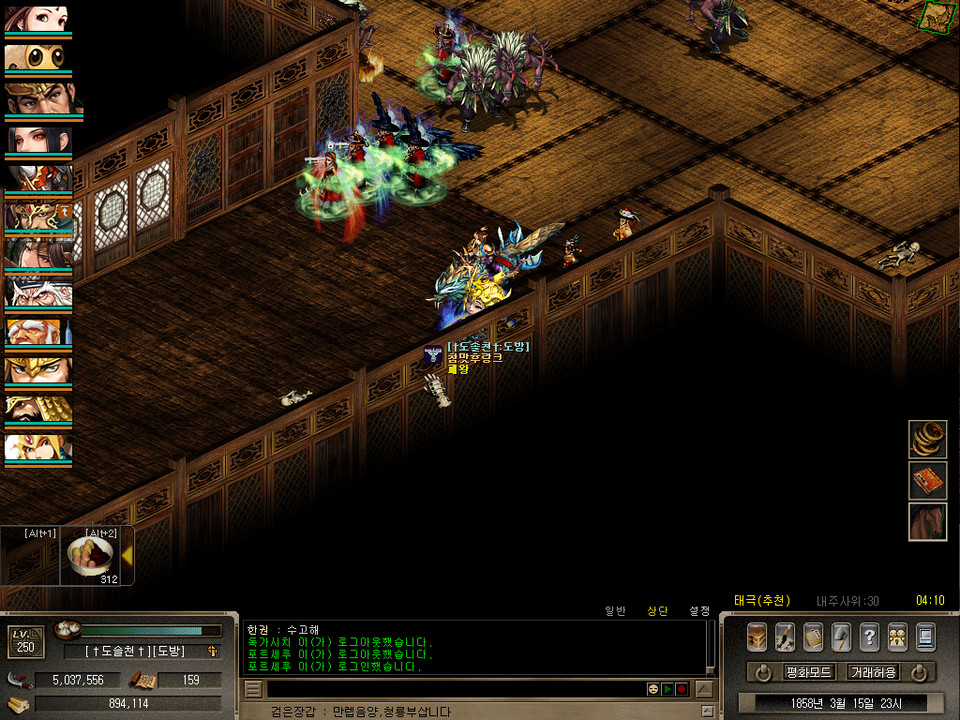
Task: Switch chat to the 일반 tab
Action: coord(616,610)
